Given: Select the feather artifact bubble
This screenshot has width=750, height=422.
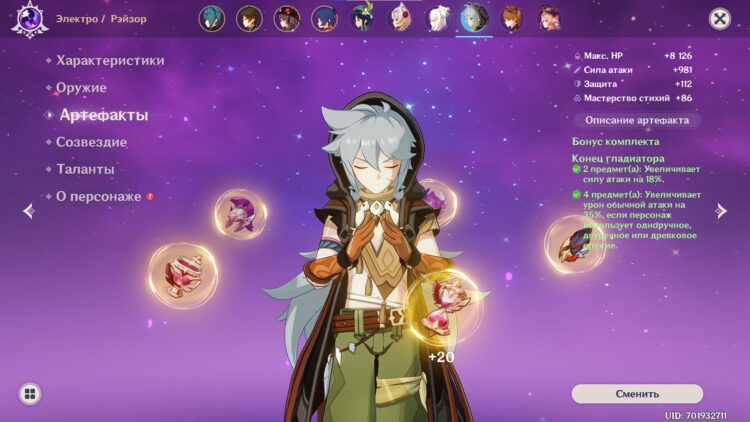Looking at the screenshot, I should (x=575, y=245).
